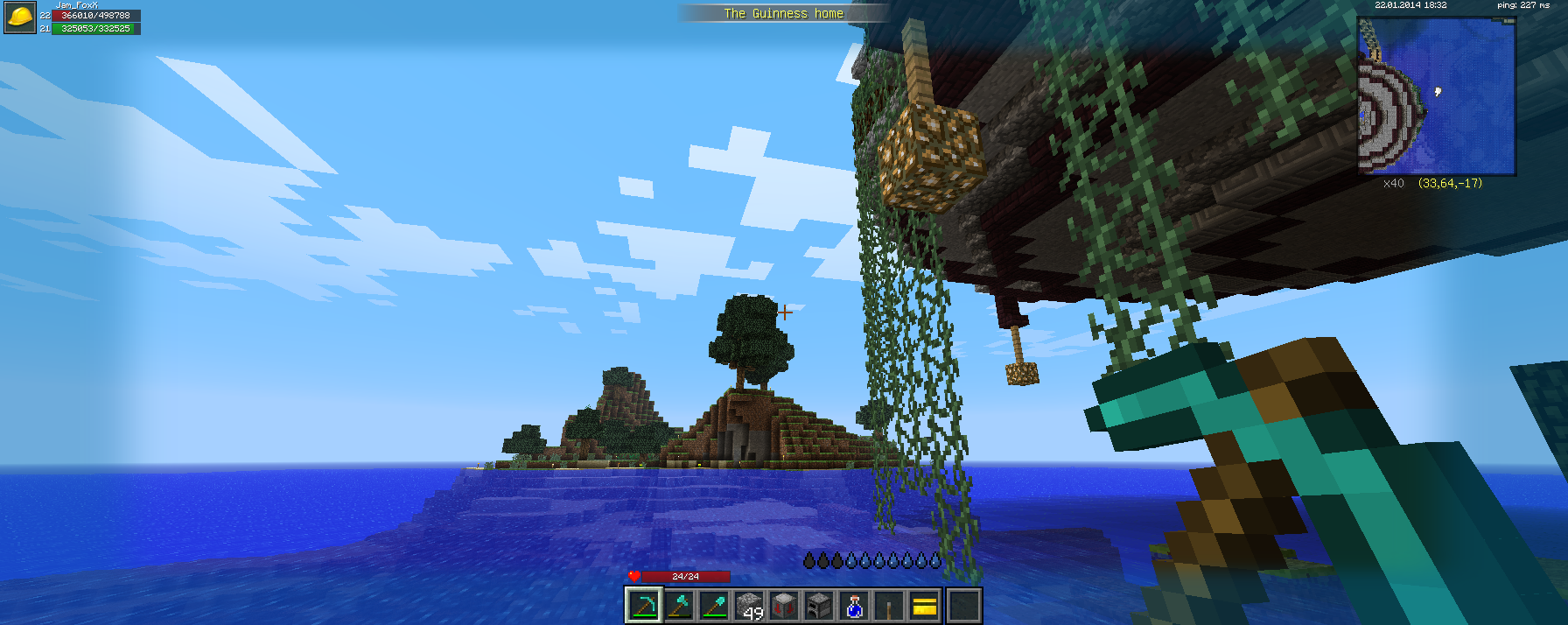The width and height of the screenshot is (1568, 625).
Task: Choose the gold block hotbar slot
Action: (x=925, y=605)
